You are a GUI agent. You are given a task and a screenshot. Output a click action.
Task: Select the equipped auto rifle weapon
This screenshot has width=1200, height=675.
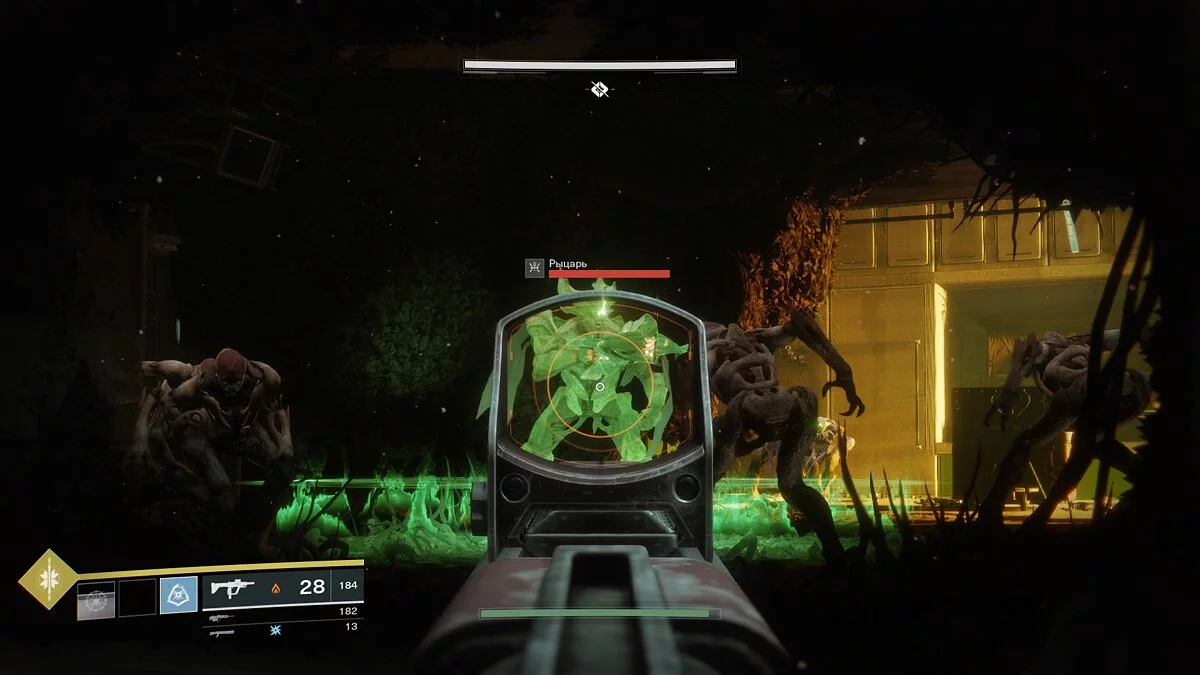click(233, 588)
